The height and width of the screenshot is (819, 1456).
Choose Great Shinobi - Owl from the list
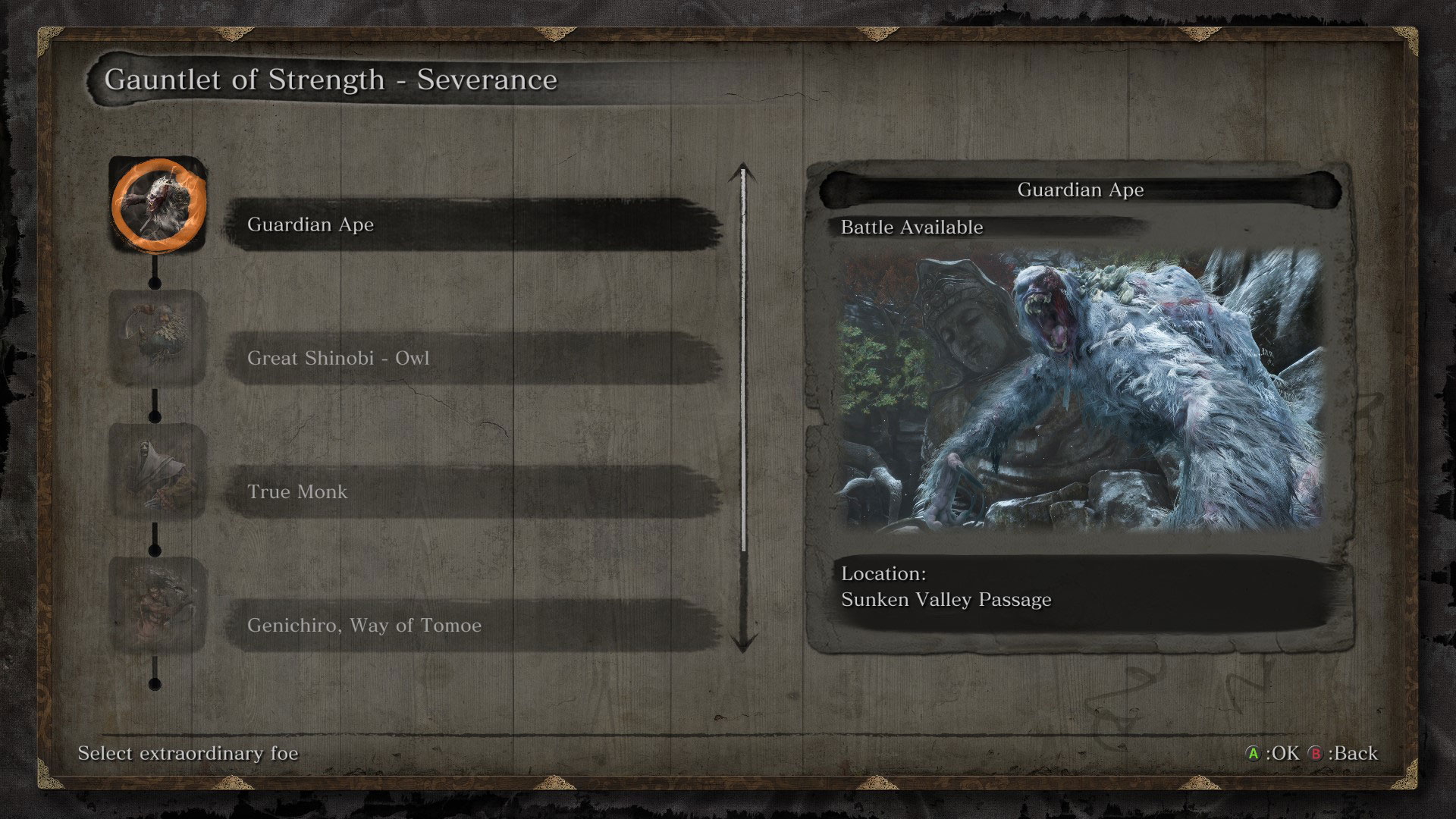click(x=472, y=358)
